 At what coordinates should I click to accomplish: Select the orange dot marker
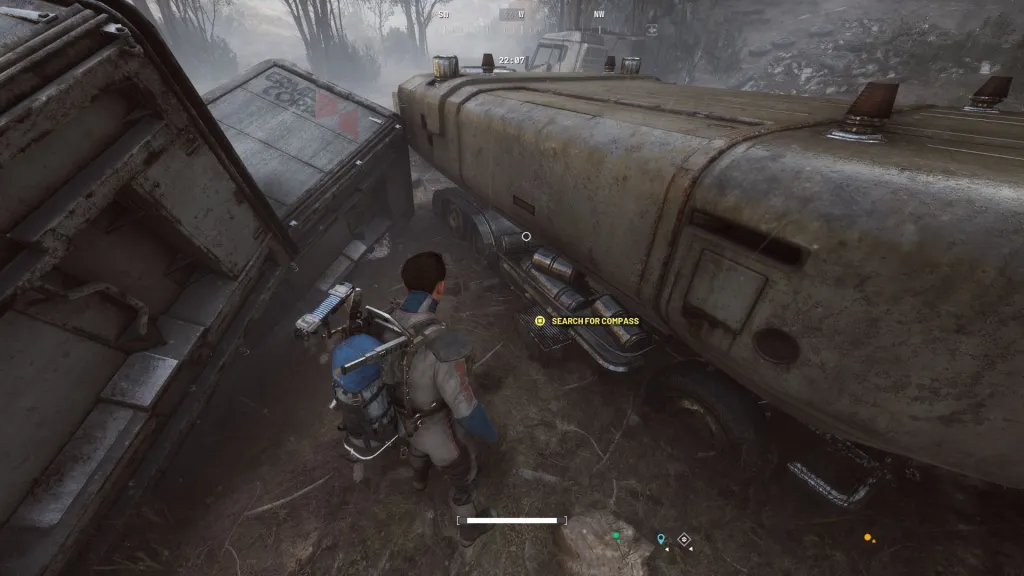[867, 537]
